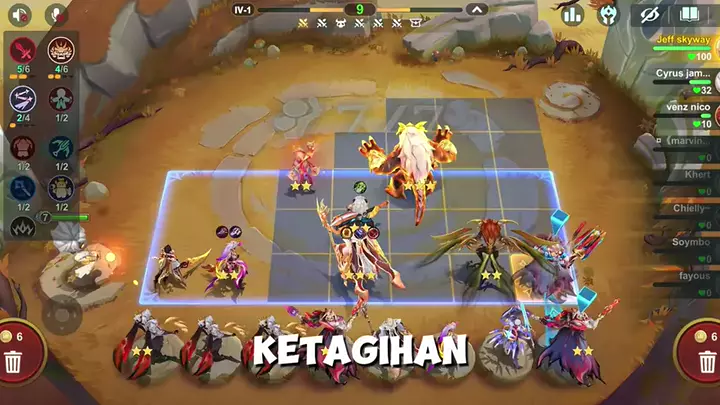720x405 pixels.
Task: Open the spiky crown synergy icon
Action: (22, 227)
